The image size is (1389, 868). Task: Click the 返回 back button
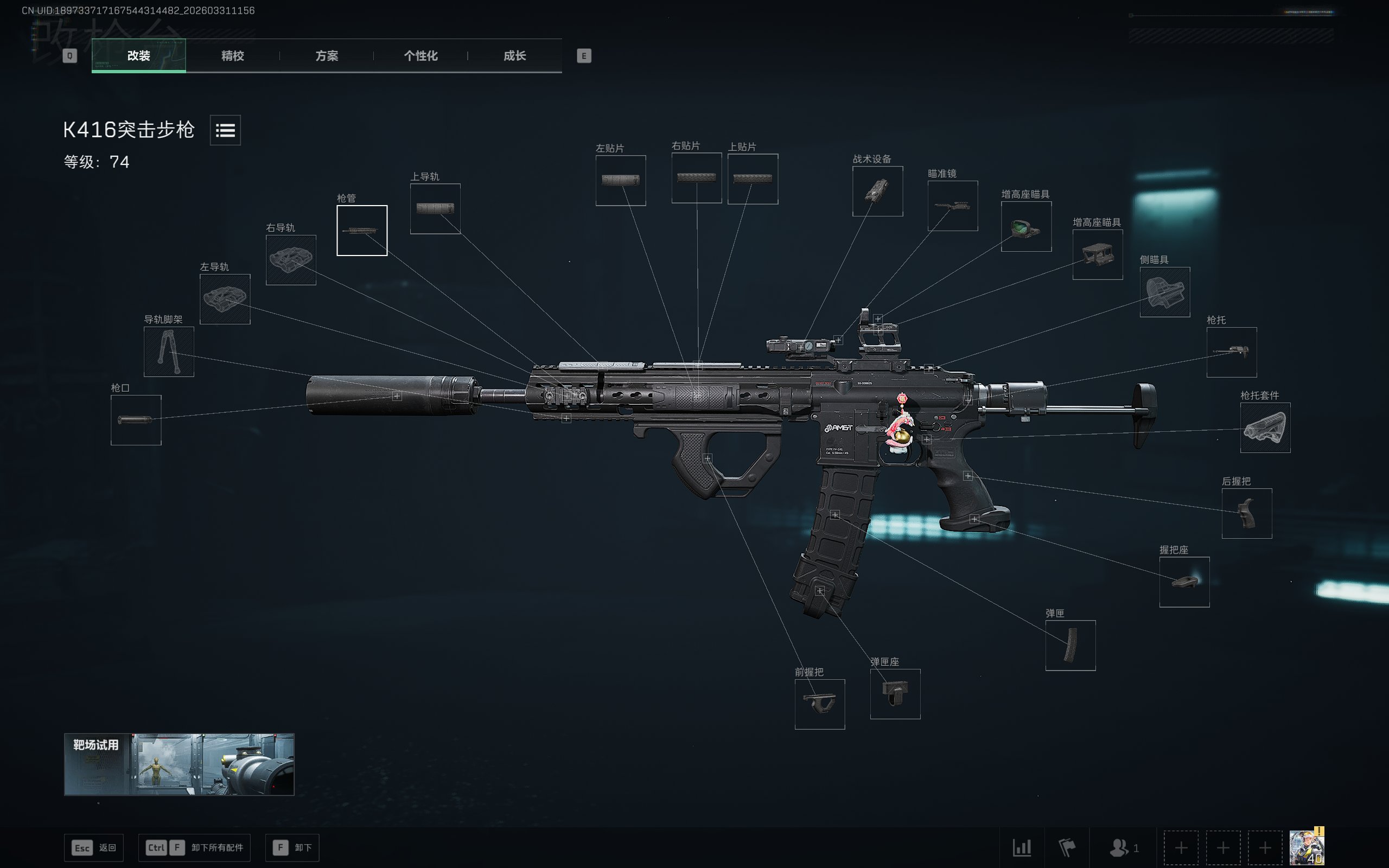click(93, 847)
